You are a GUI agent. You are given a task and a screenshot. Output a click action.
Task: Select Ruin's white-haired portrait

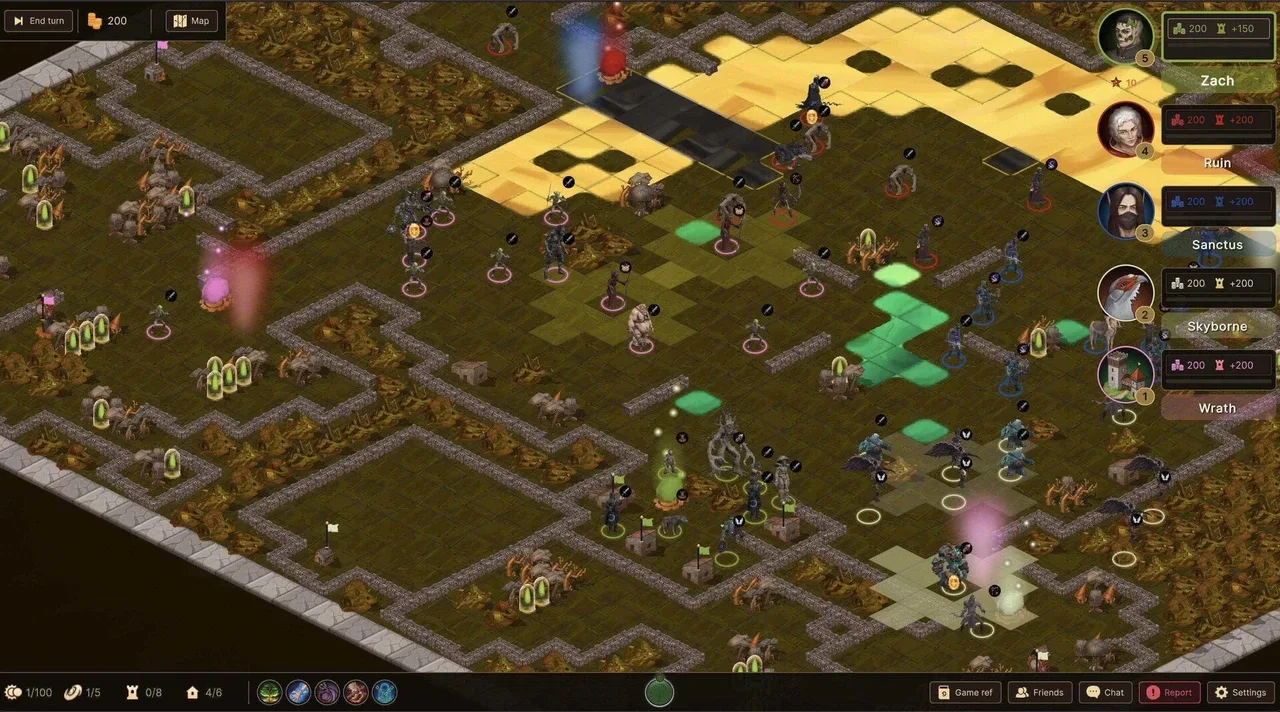1125,129
